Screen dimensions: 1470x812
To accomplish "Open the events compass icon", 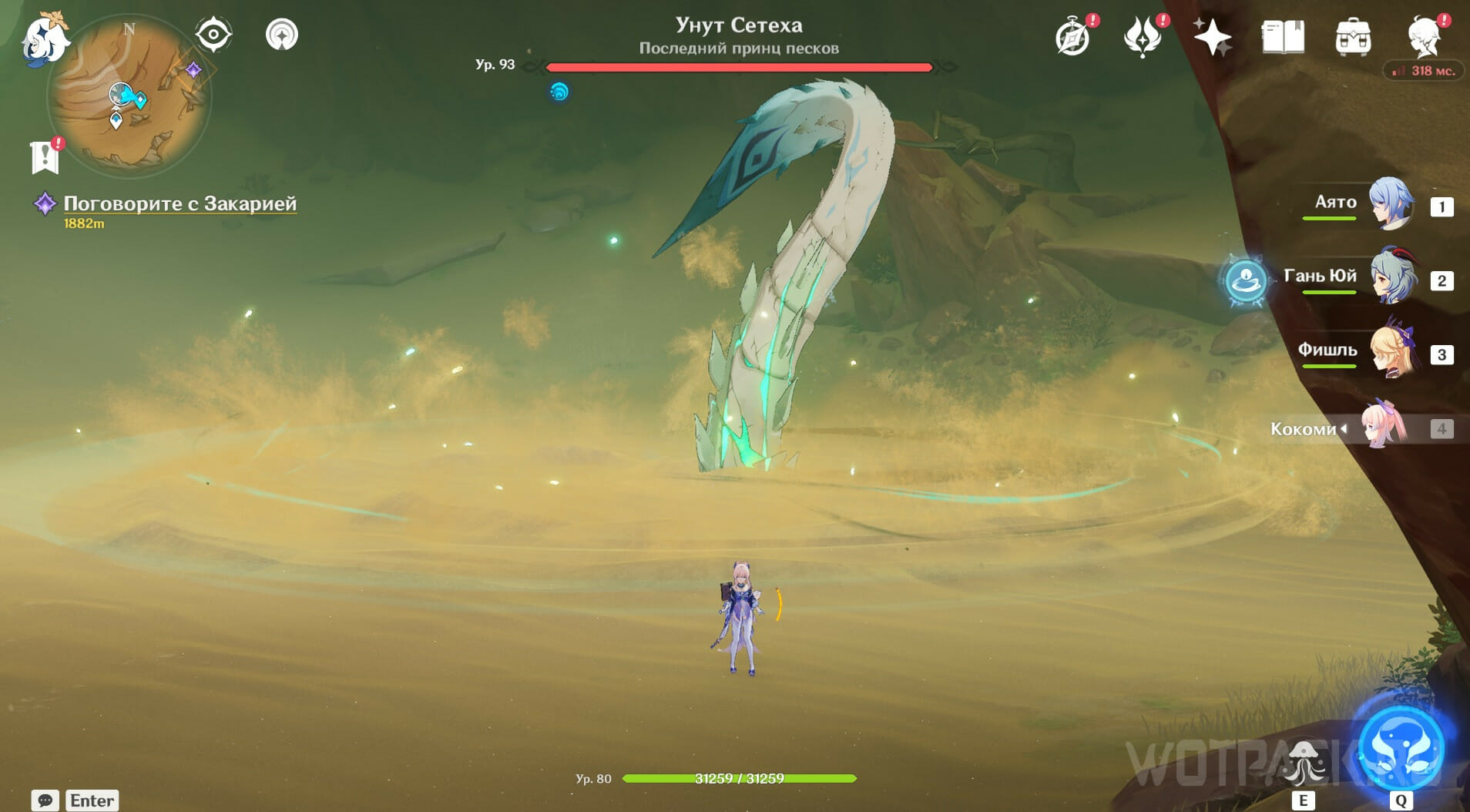I will tap(1072, 37).
